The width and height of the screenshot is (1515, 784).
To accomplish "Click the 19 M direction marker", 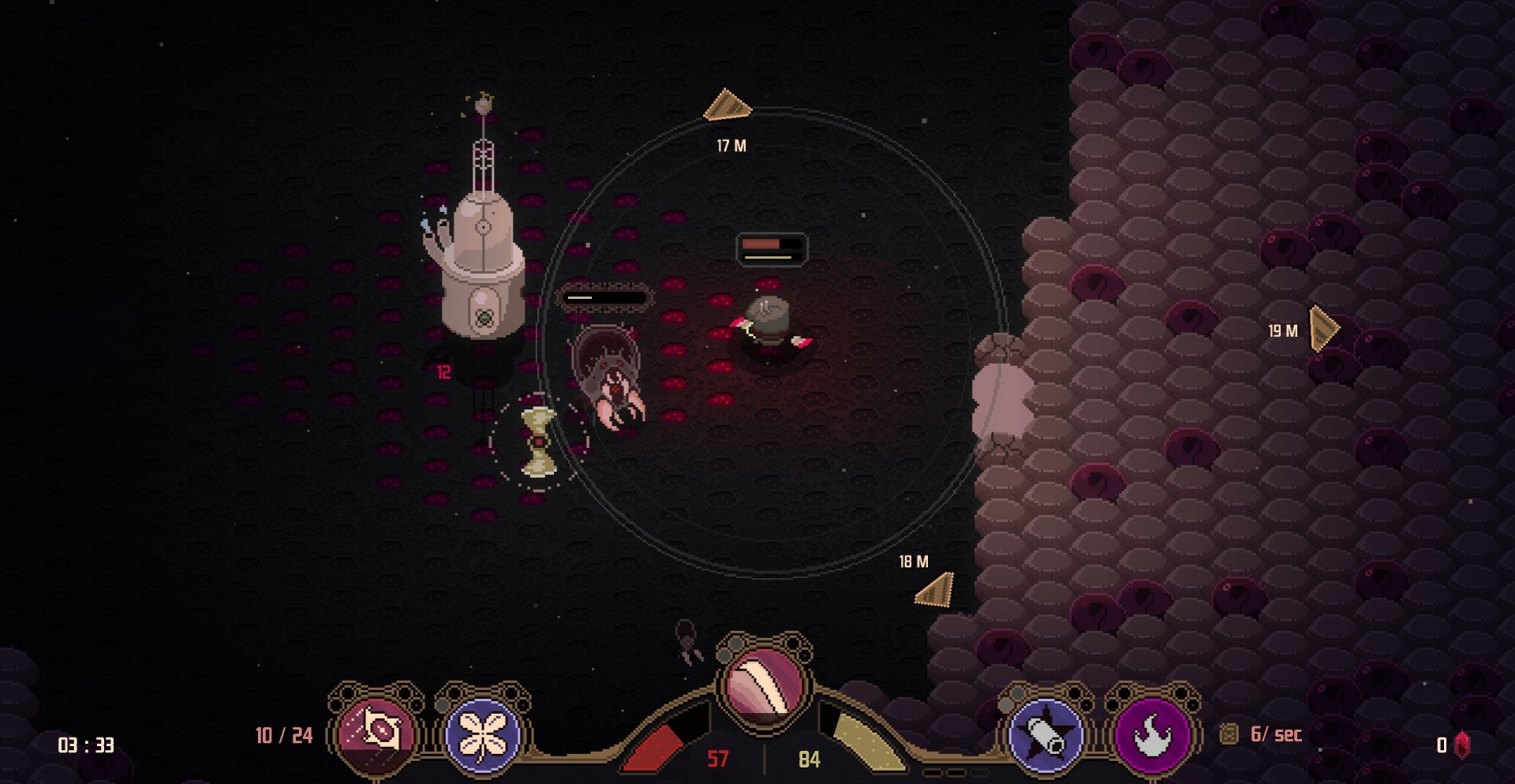I will tap(1323, 328).
